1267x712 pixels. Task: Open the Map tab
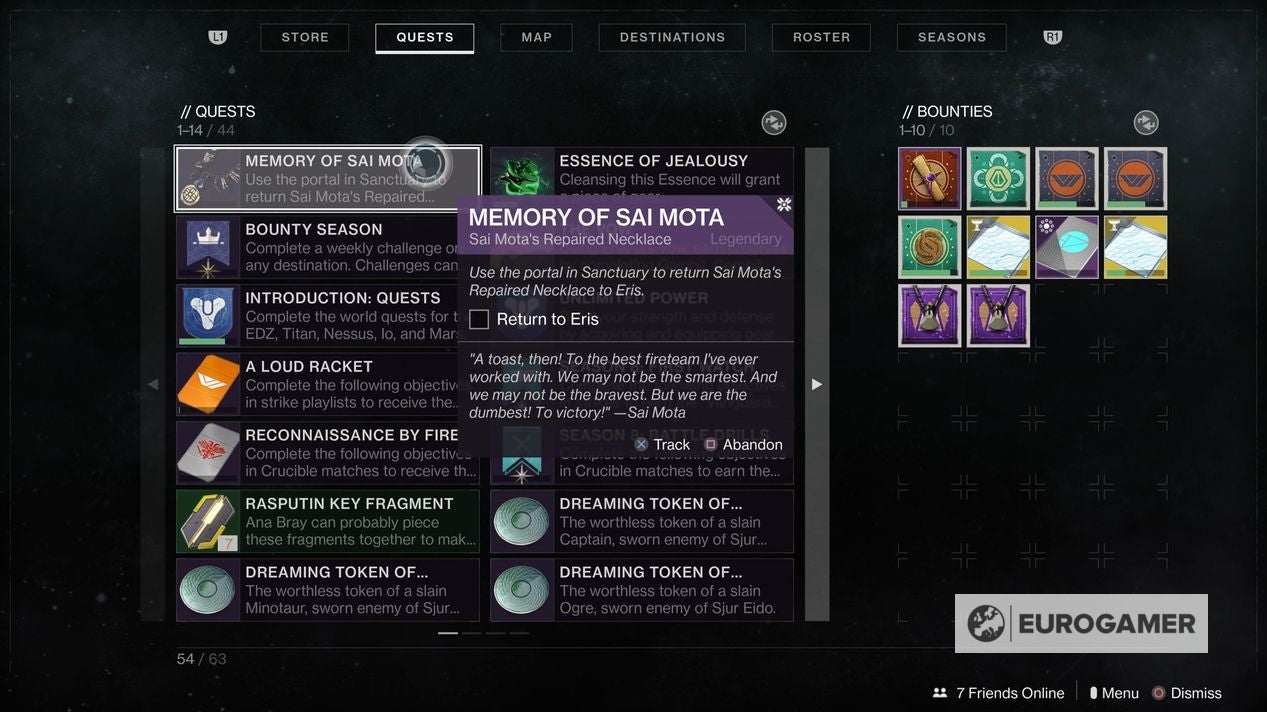click(x=537, y=37)
